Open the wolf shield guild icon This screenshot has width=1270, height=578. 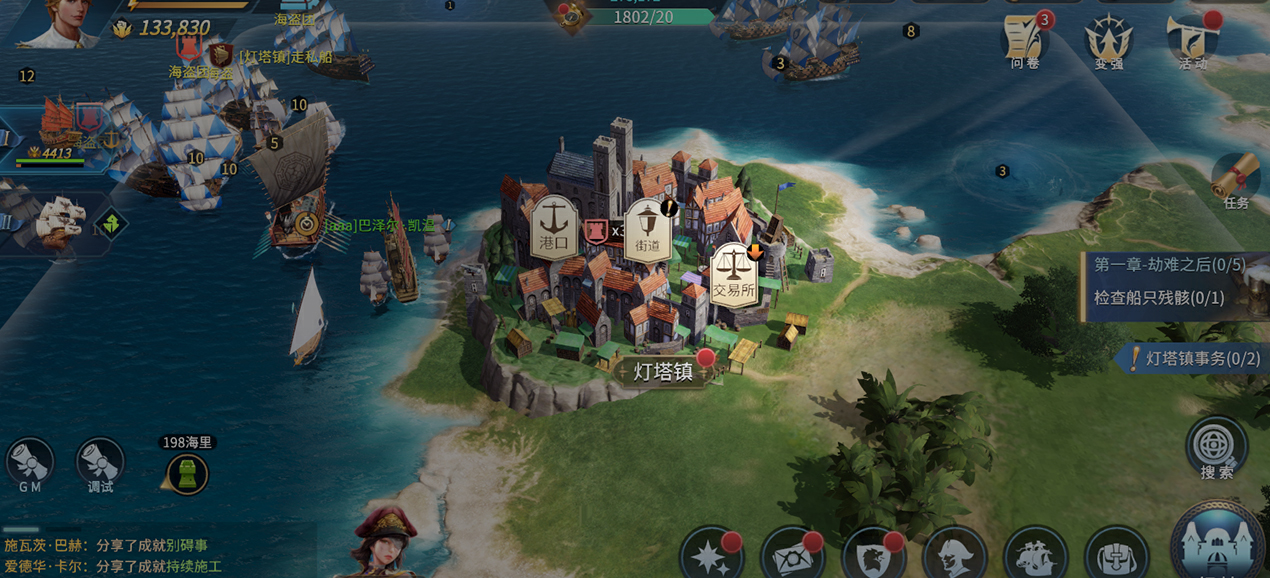(873, 554)
